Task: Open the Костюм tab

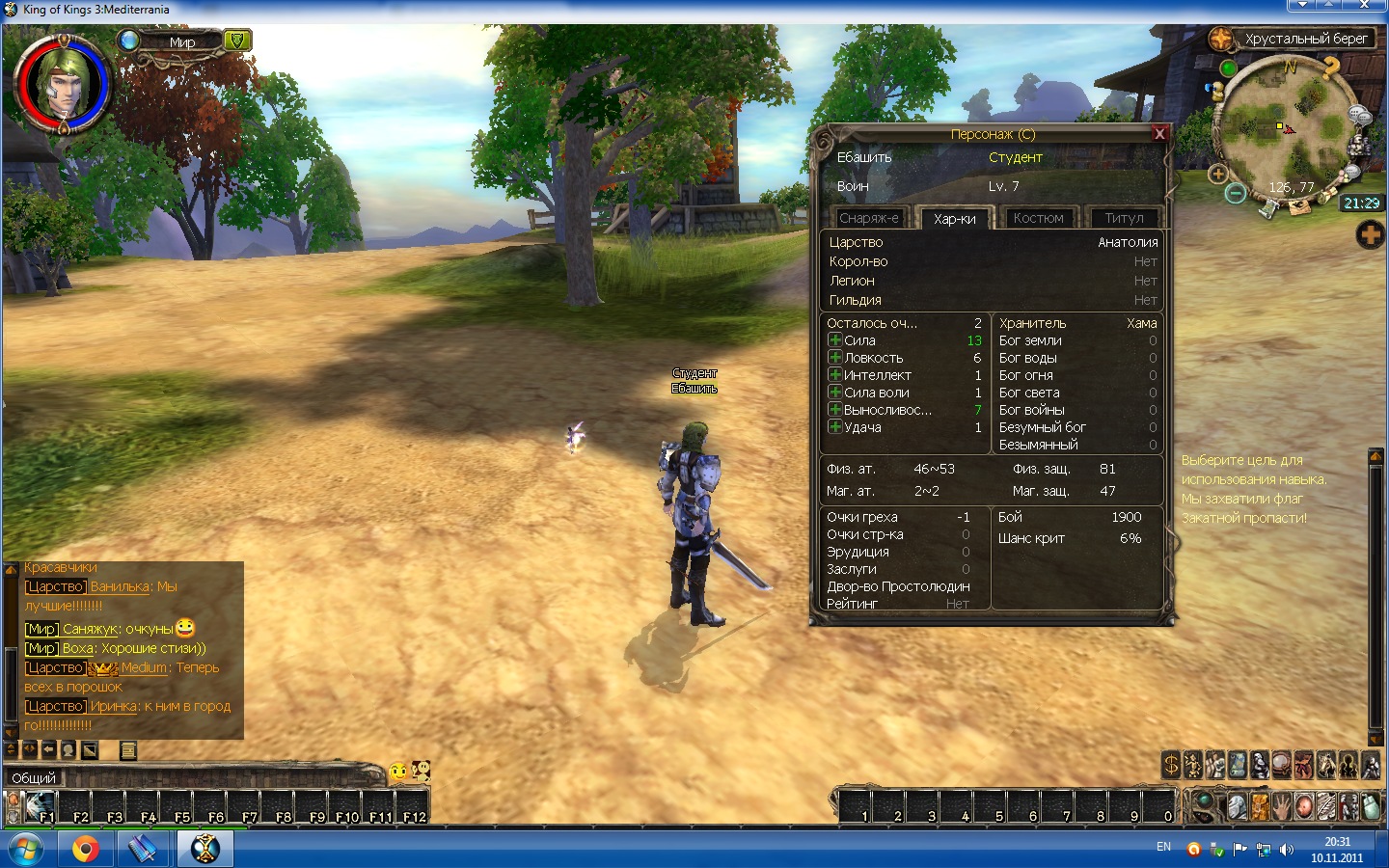Action: pyautogui.click(x=1038, y=218)
